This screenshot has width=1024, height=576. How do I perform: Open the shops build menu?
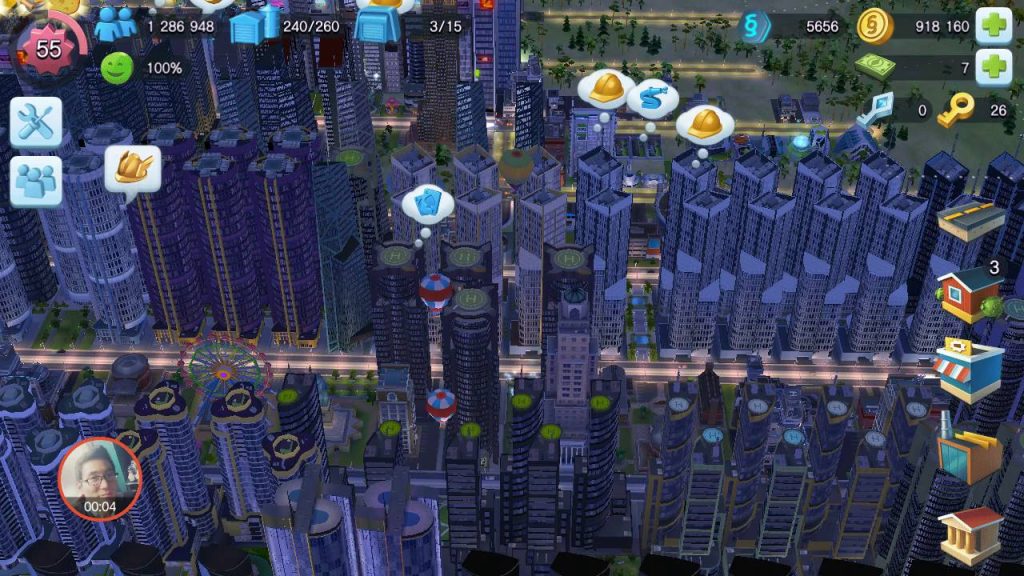click(968, 370)
